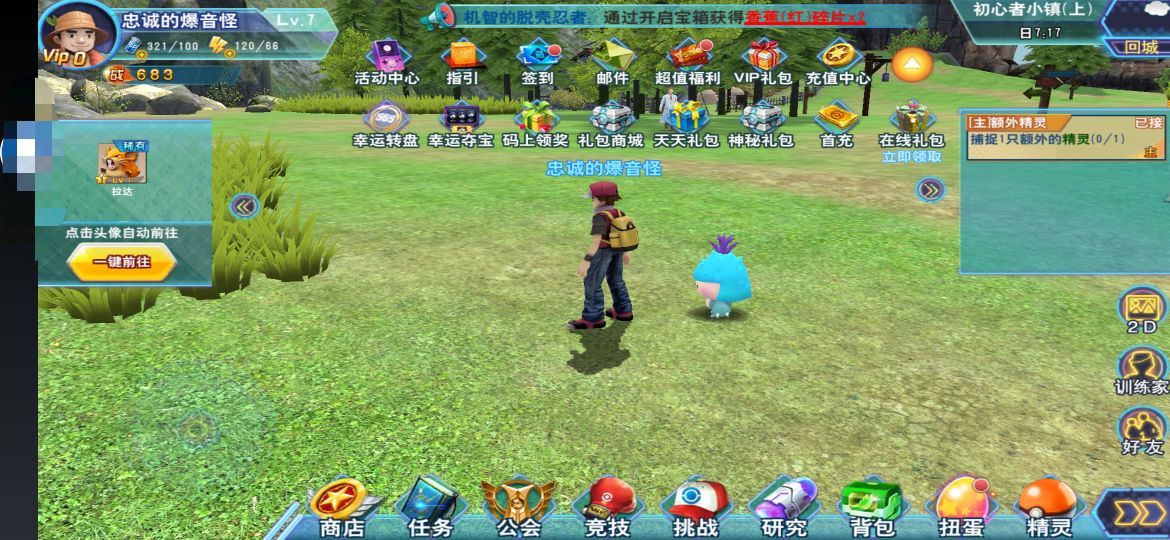Open the 扭蛋 gacha egg menu
The width and height of the screenshot is (1170, 540).
pos(961,506)
